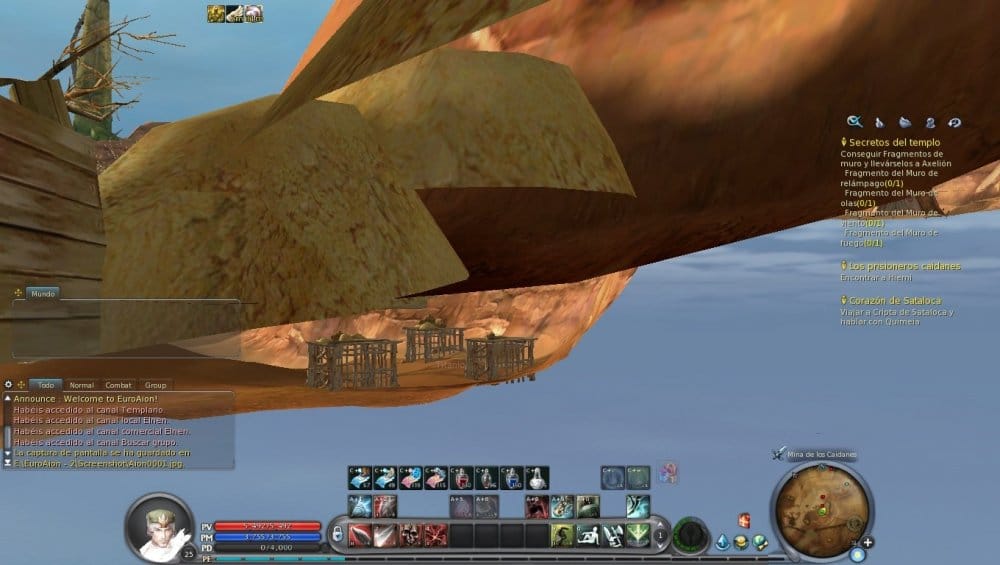Screen dimensions: 1000x565
Task: Click the red gift box icon
Action: coord(742,520)
